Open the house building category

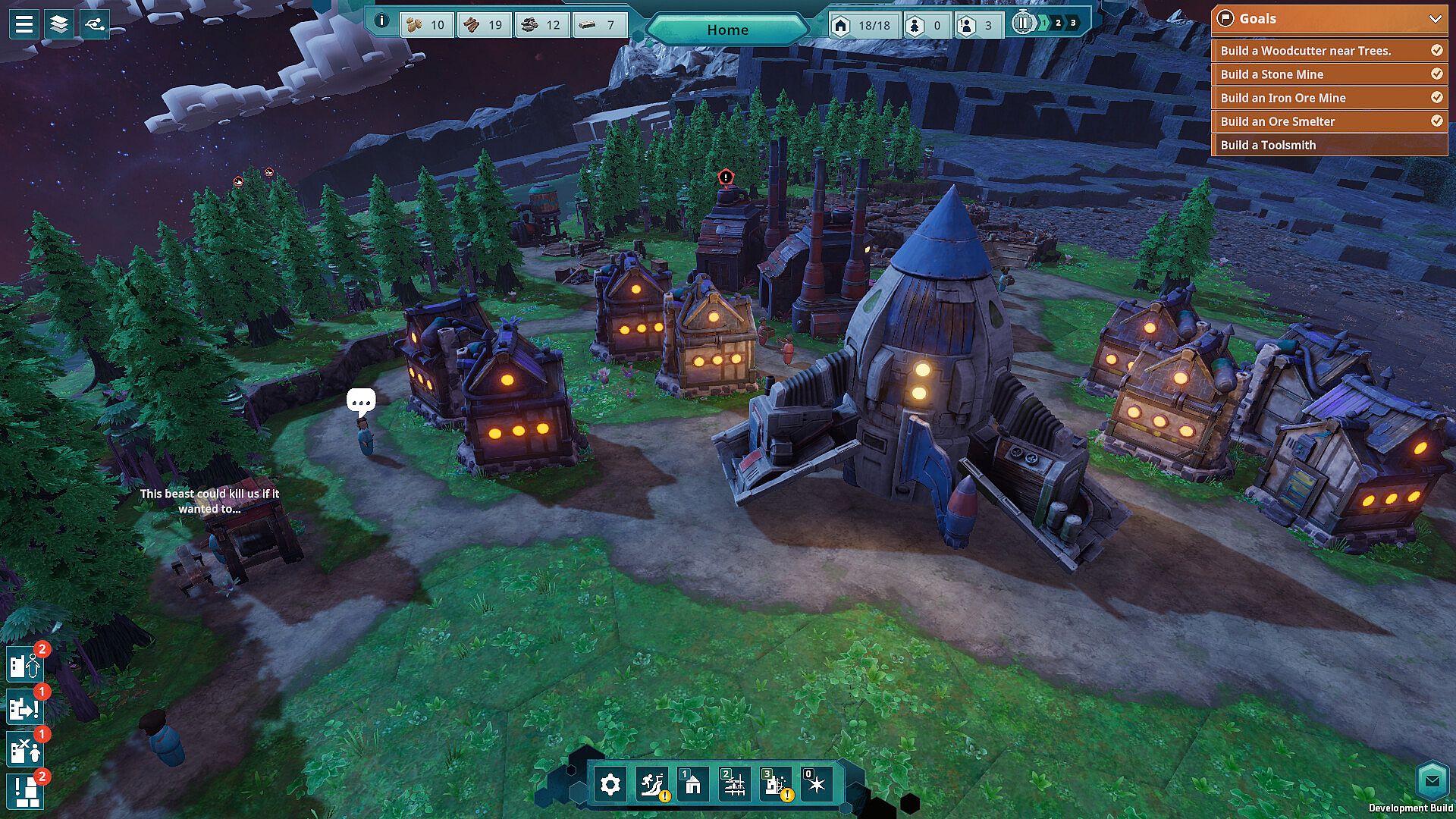(x=692, y=784)
